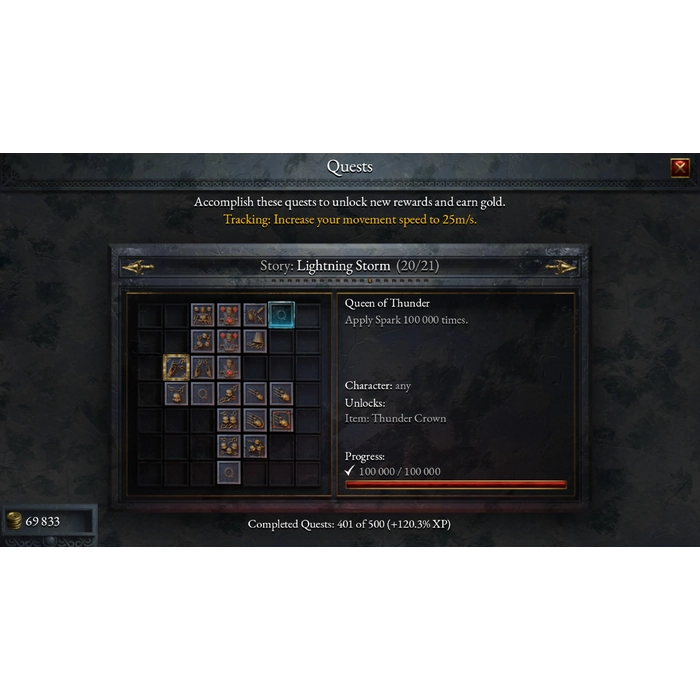Select the cyan-highlighted Queen of Thunder quest tile
The width and height of the screenshot is (700, 700).
point(281,315)
